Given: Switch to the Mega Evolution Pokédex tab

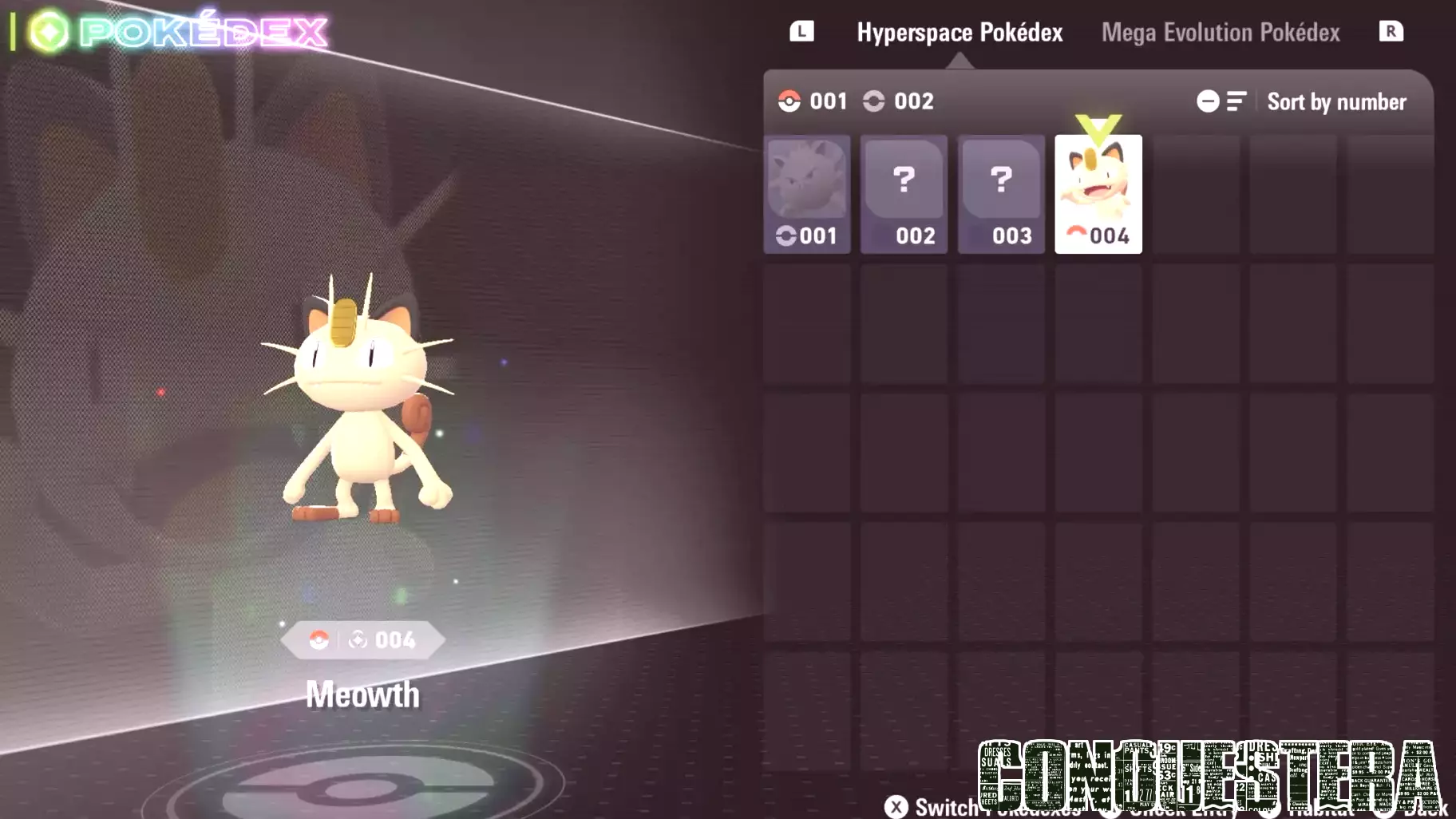Looking at the screenshot, I should (1221, 32).
